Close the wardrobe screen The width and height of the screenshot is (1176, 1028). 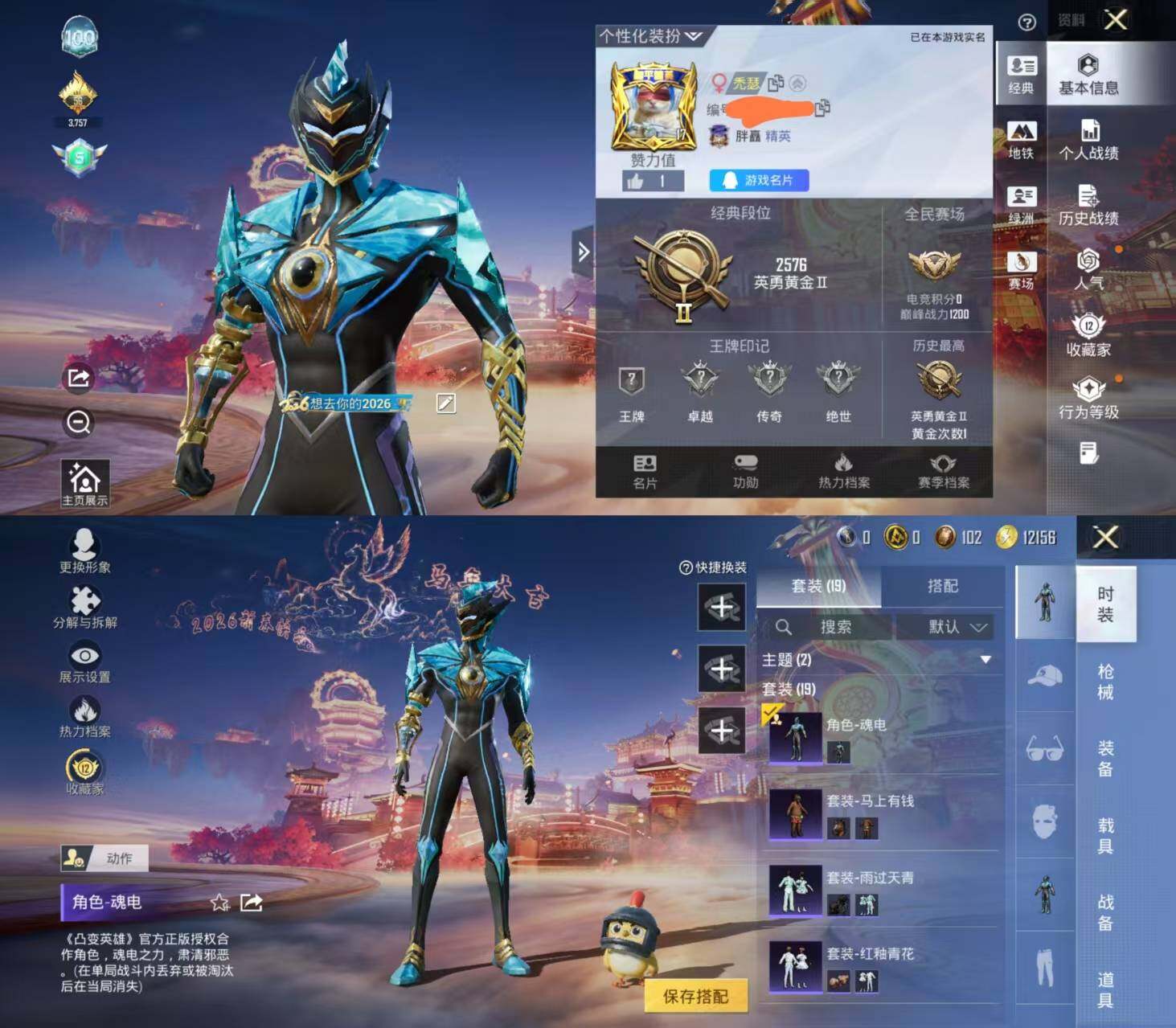coord(1105,537)
